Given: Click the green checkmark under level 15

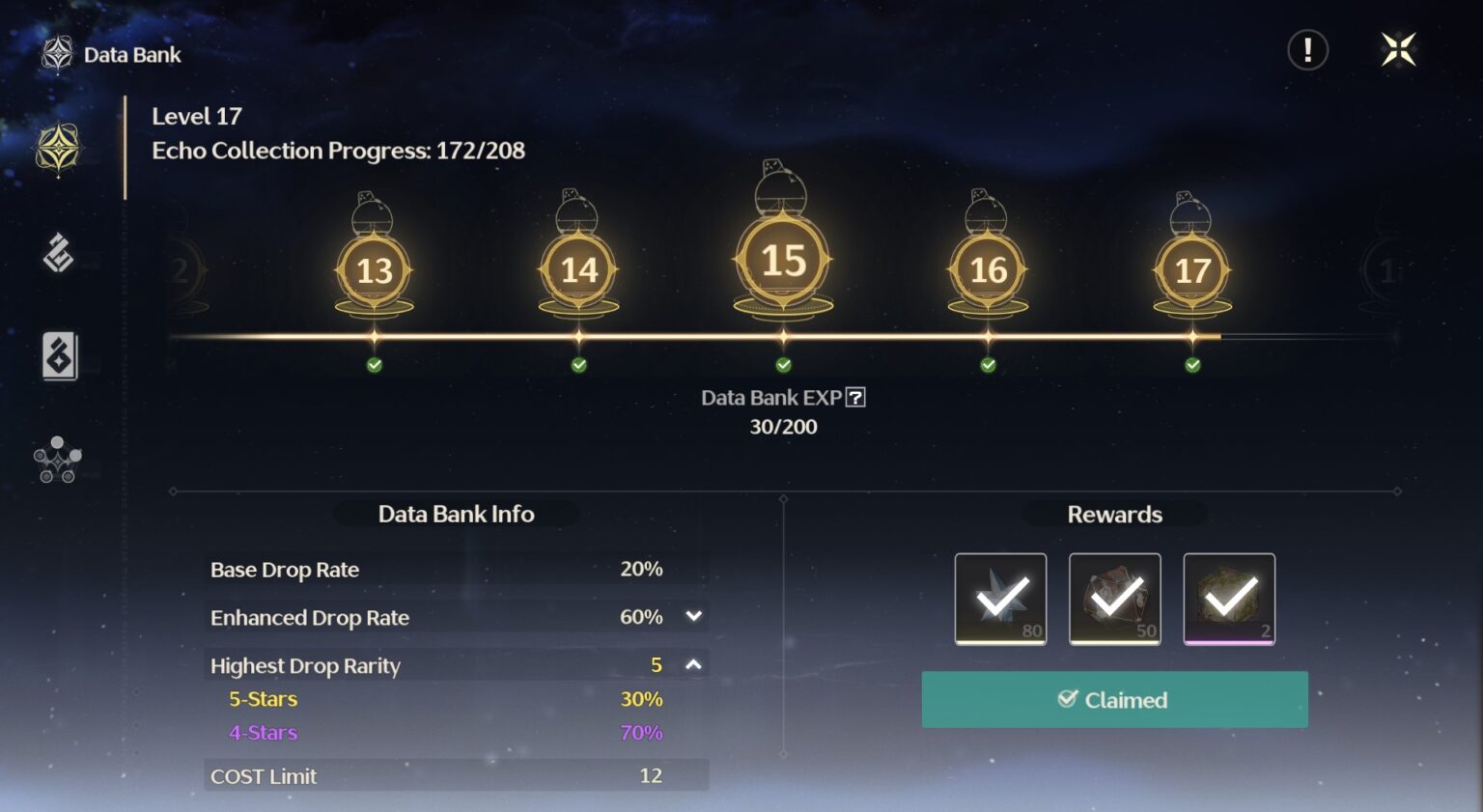Looking at the screenshot, I should point(782,364).
